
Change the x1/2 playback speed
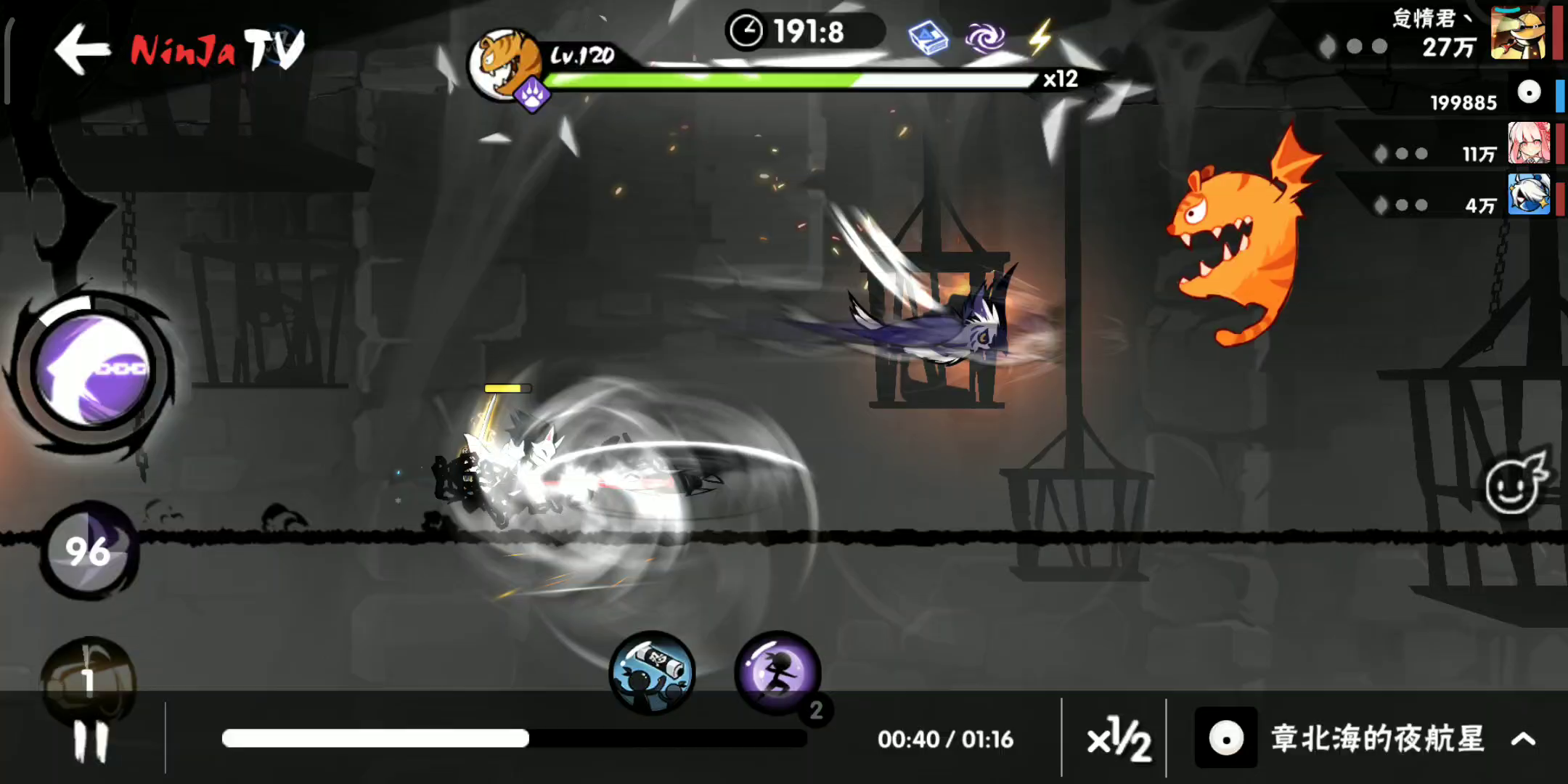point(1117,739)
